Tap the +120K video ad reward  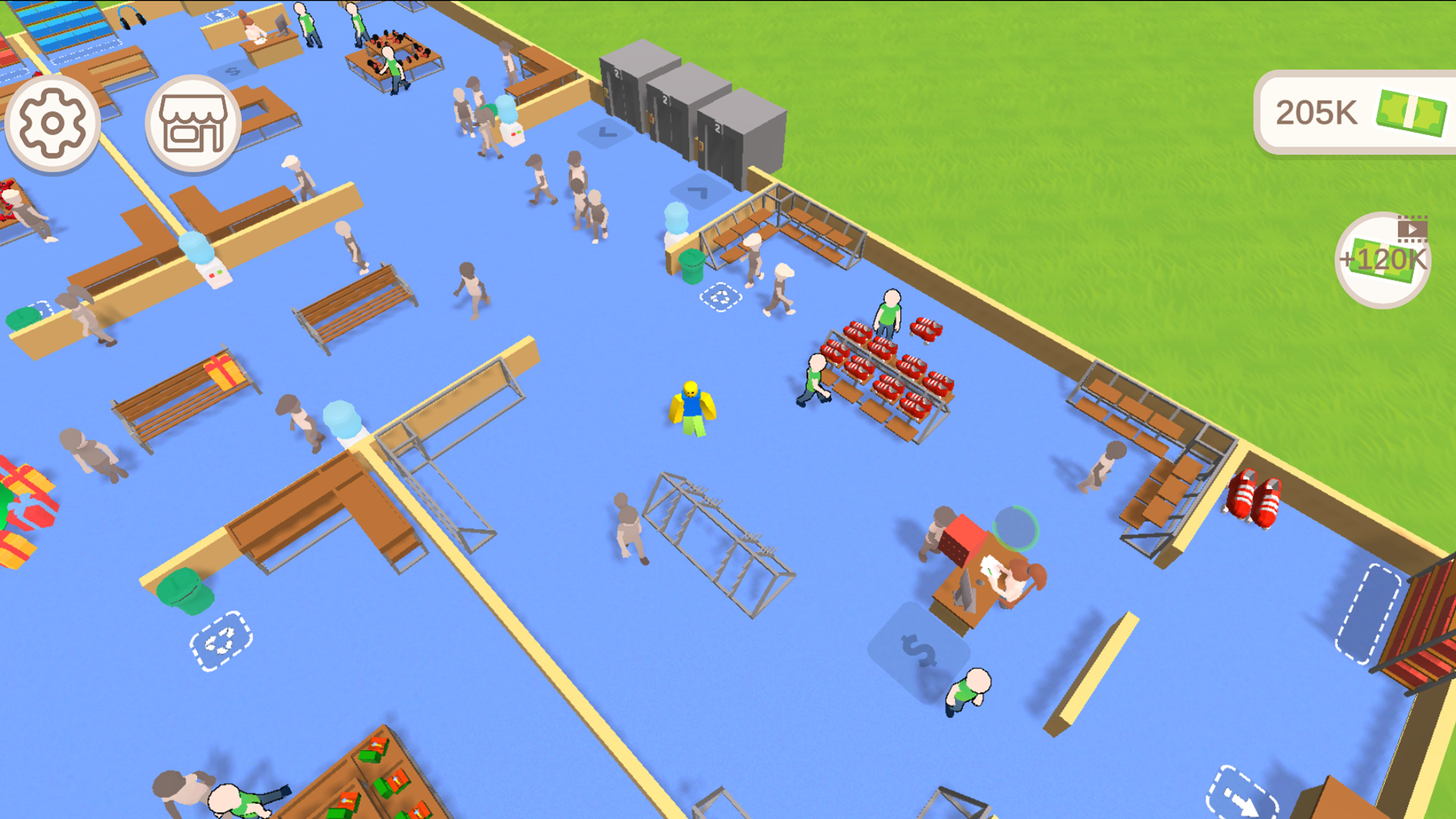click(x=1382, y=258)
